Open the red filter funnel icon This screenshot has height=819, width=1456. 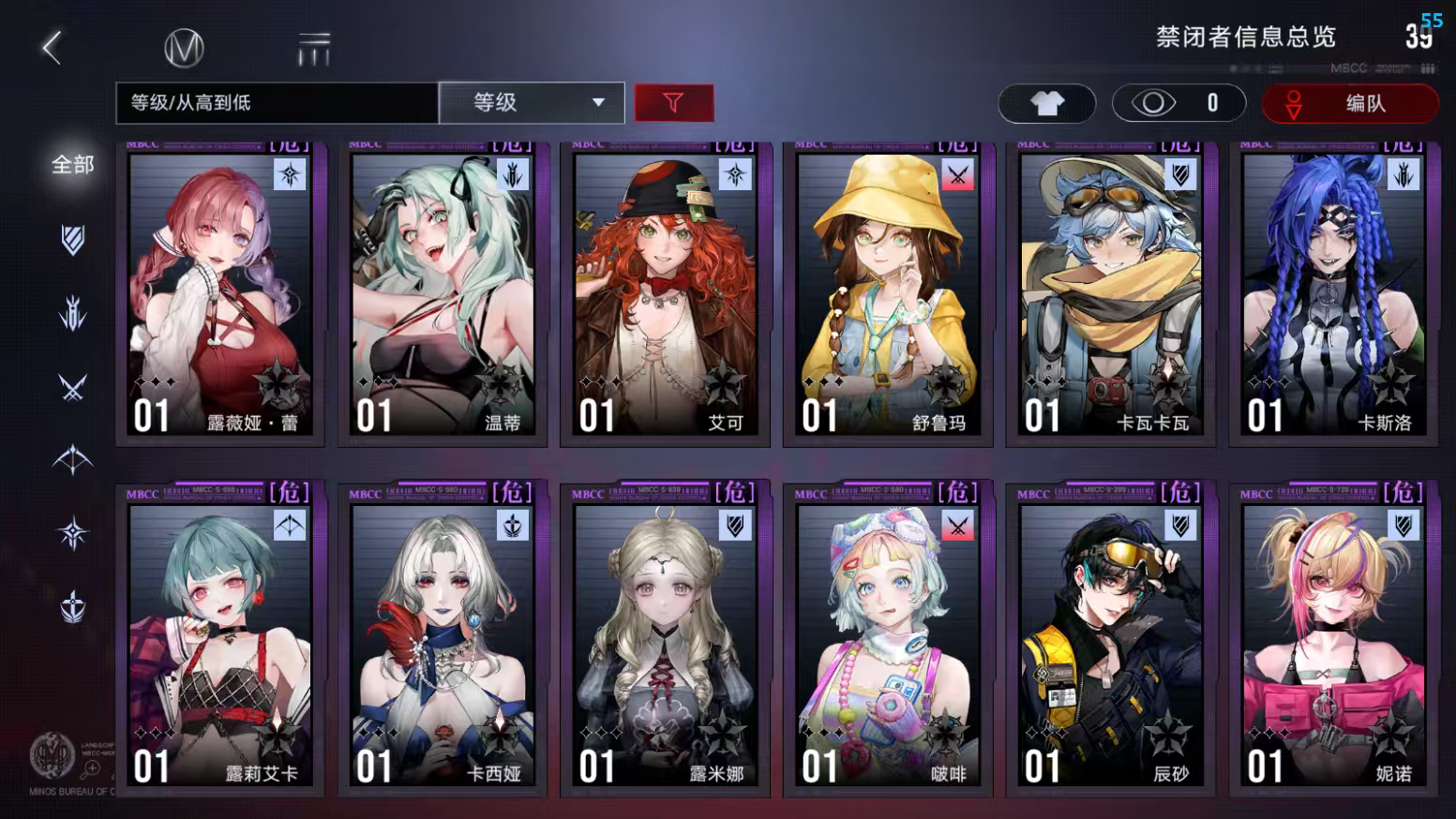tap(676, 103)
